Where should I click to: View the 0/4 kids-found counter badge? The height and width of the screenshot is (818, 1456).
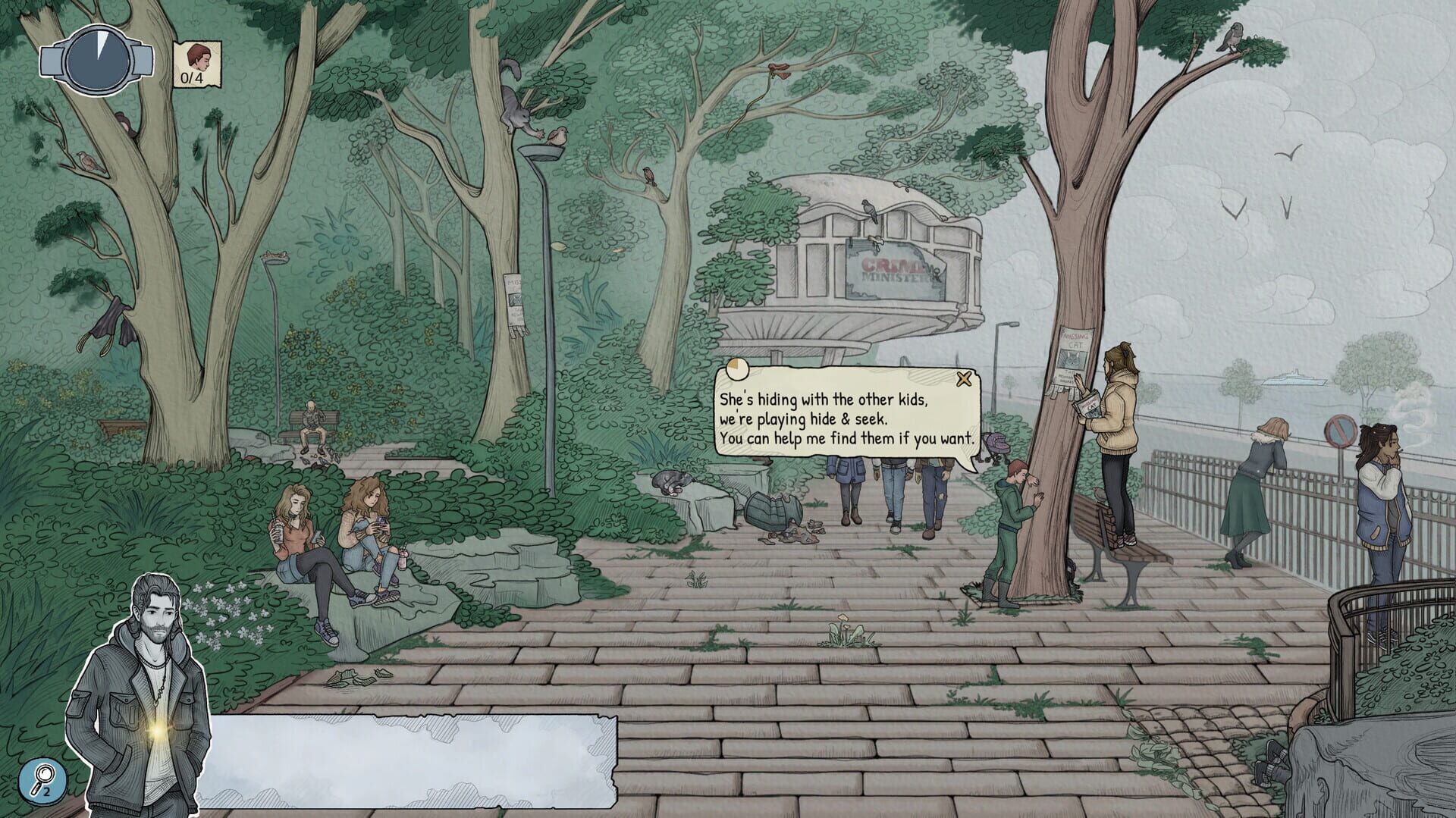(196, 64)
